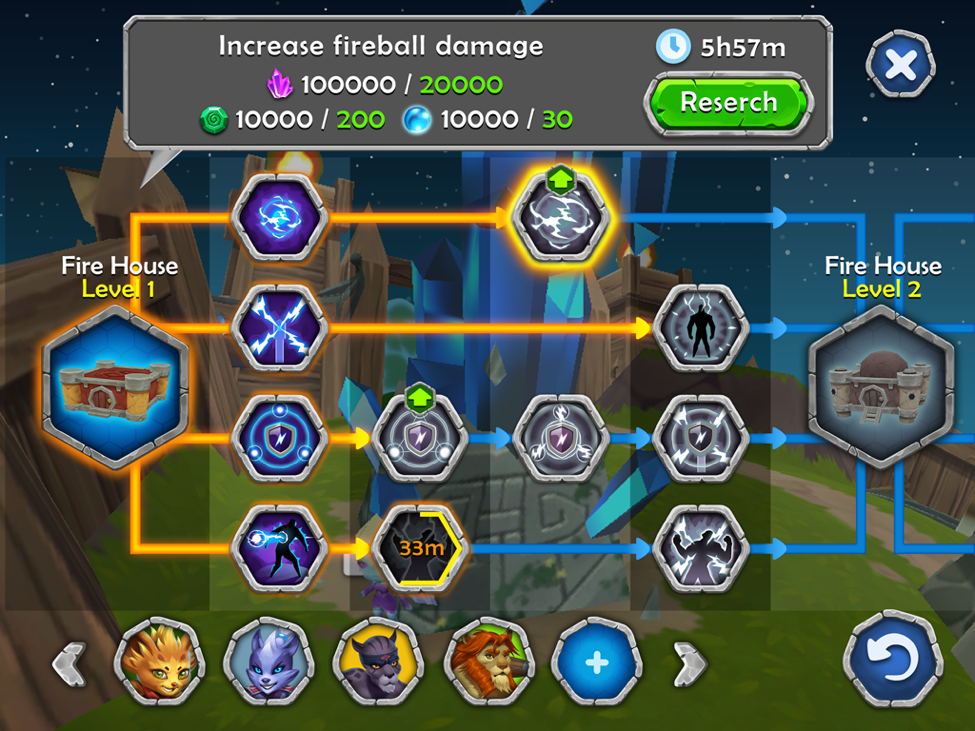Close the research screen with the X
The height and width of the screenshot is (731, 975).
point(900,66)
